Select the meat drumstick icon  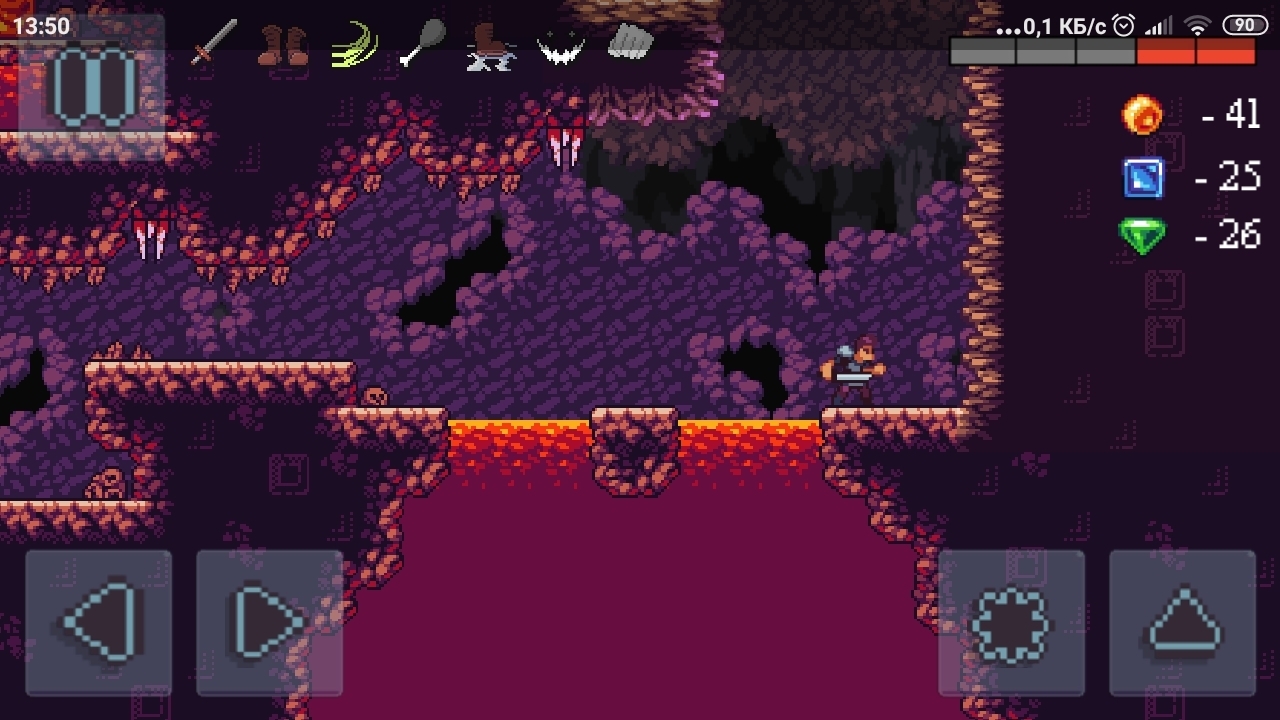click(x=424, y=45)
